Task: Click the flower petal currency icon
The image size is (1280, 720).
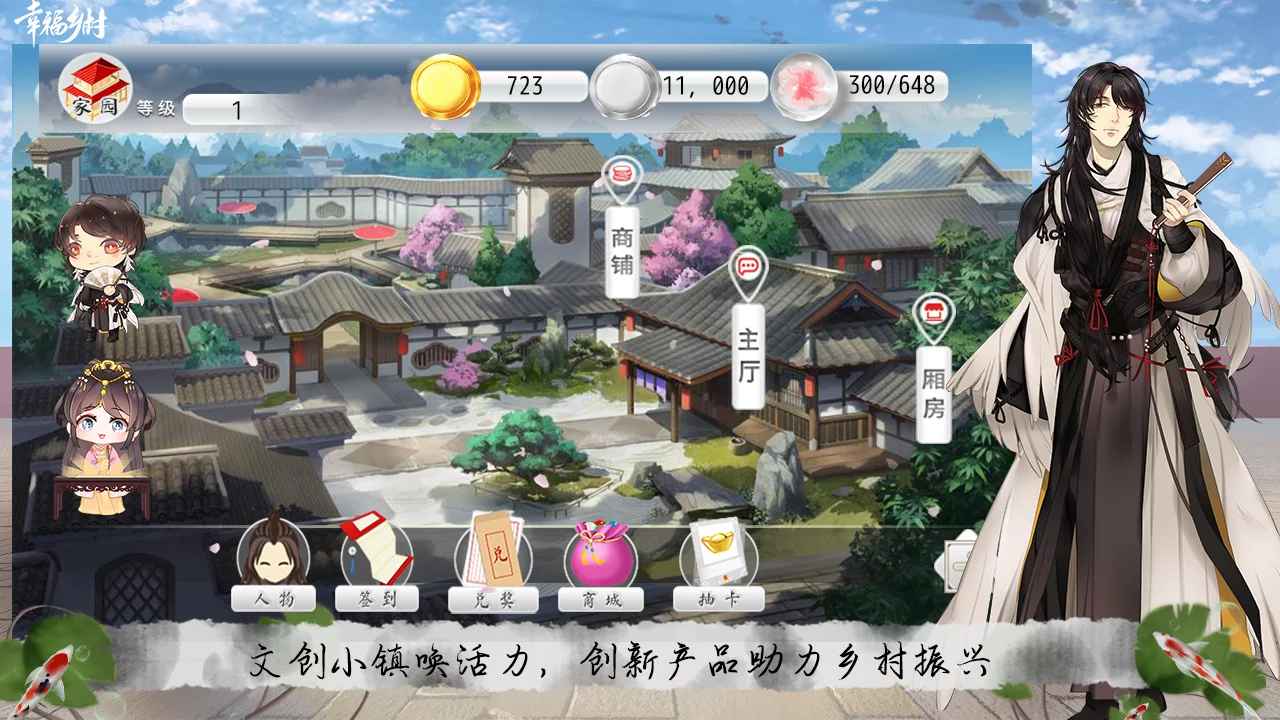Action: click(800, 85)
